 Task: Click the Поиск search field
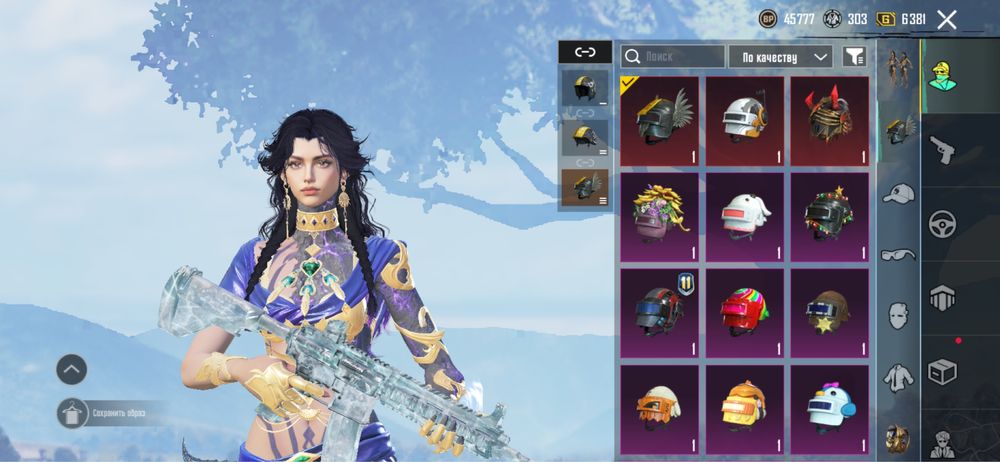click(672, 57)
